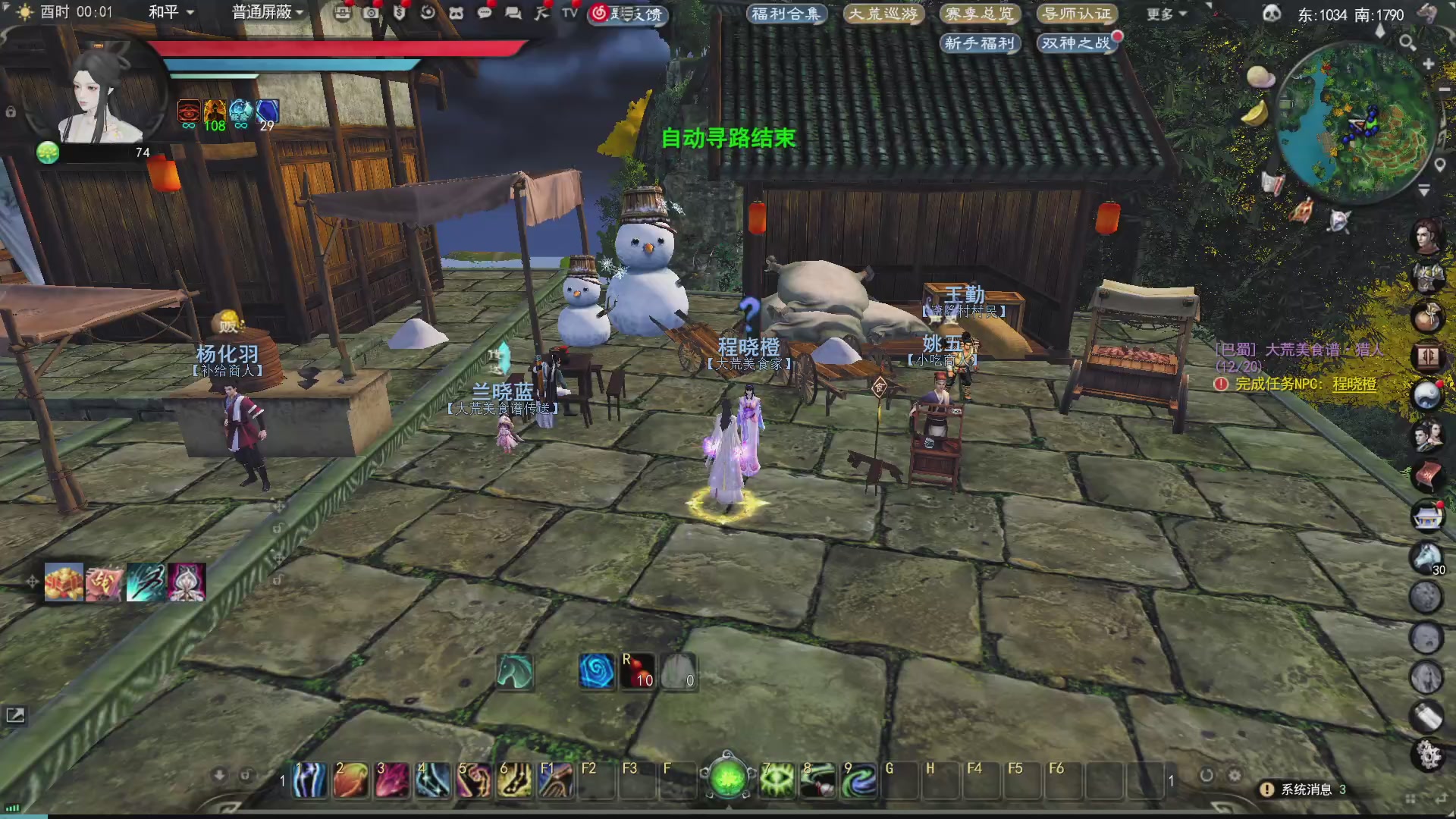Open the 普通屏蔽 display filter dropdown
The height and width of the screenshot is (819, 1456).
267,12
